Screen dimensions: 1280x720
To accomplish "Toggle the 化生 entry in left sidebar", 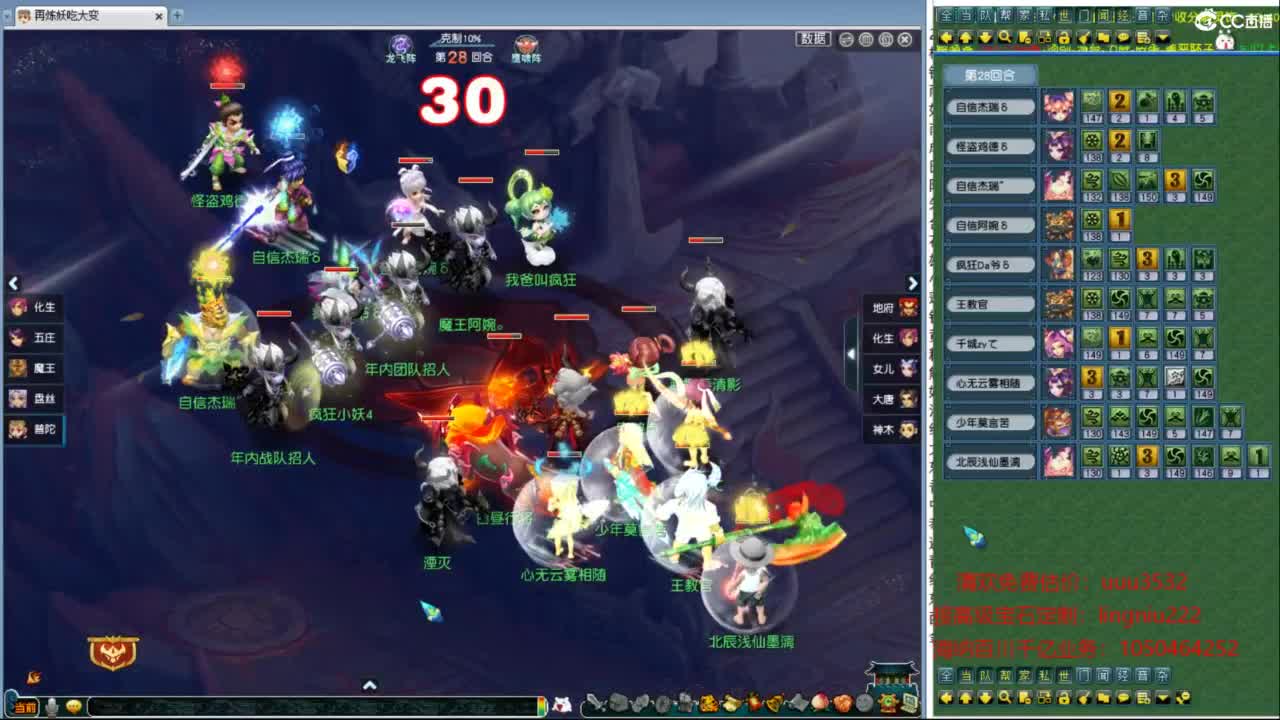I will click(36, 309).
